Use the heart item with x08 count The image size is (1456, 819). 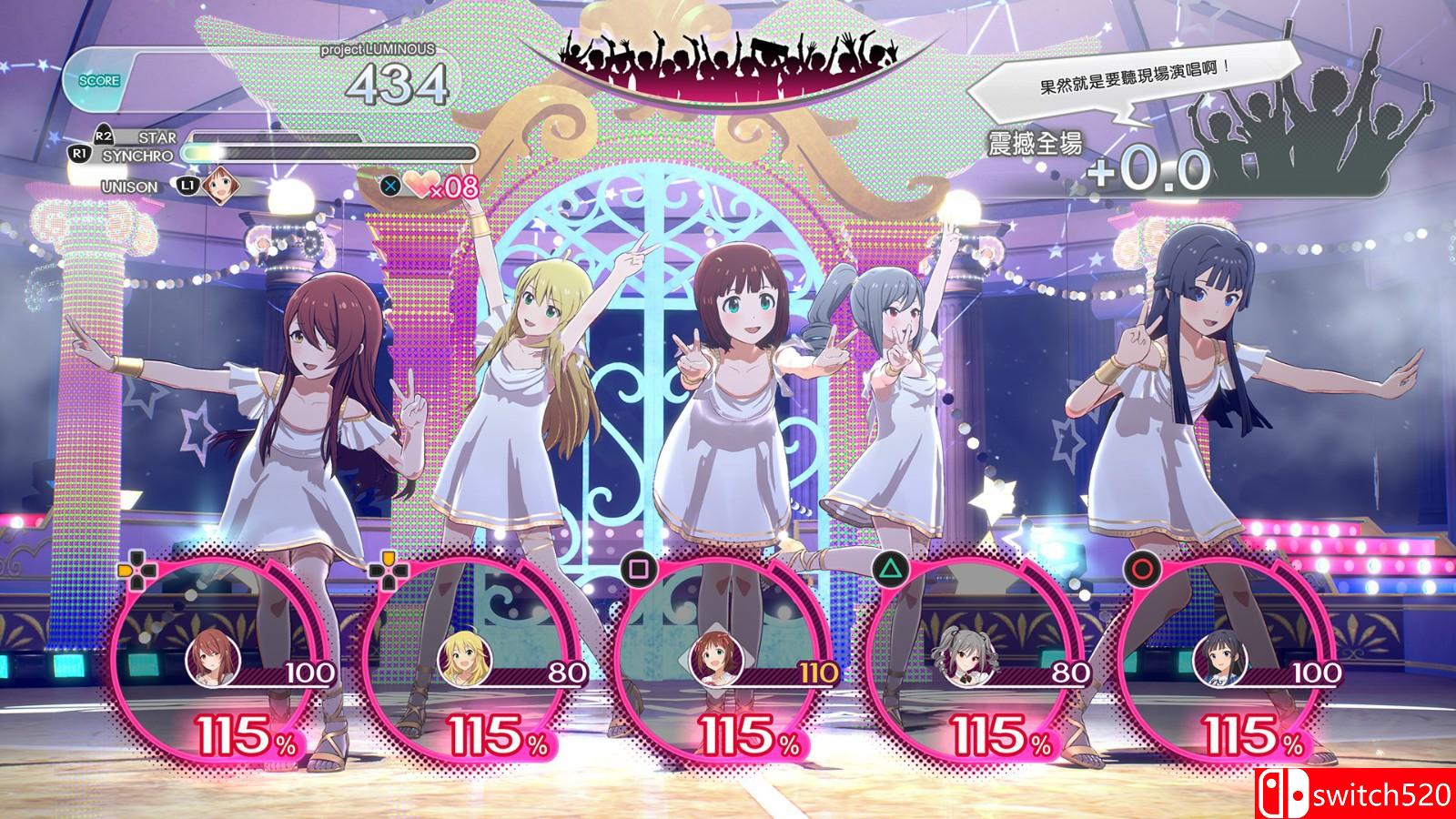point(420,186)
